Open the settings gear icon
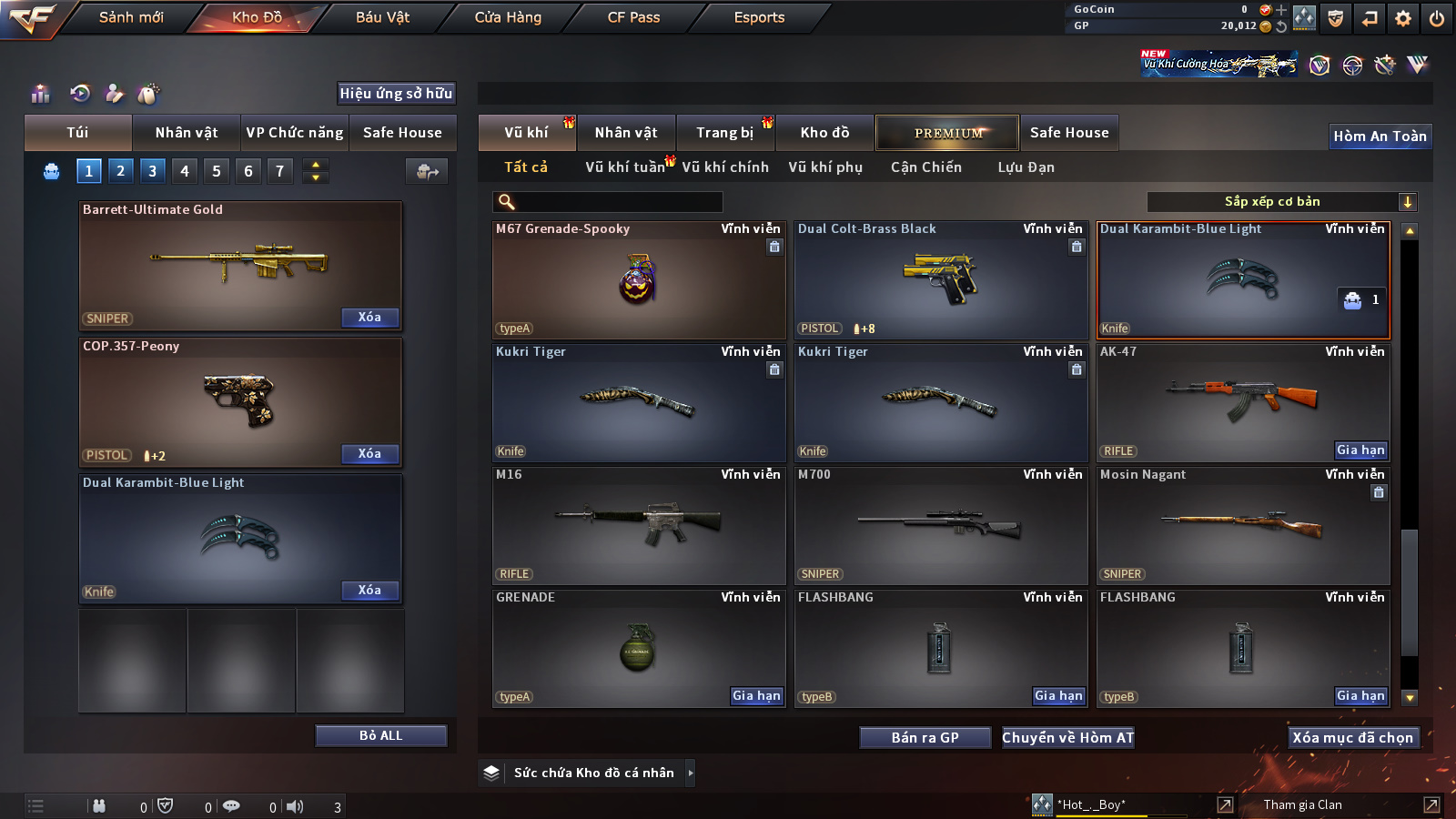Screen dimensions: 1456x819 [1403, 18]
